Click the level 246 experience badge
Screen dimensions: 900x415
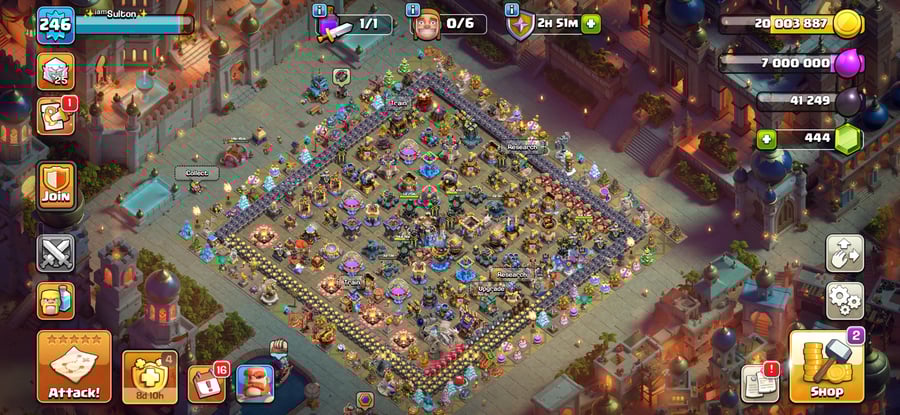(x=56, y=24)
